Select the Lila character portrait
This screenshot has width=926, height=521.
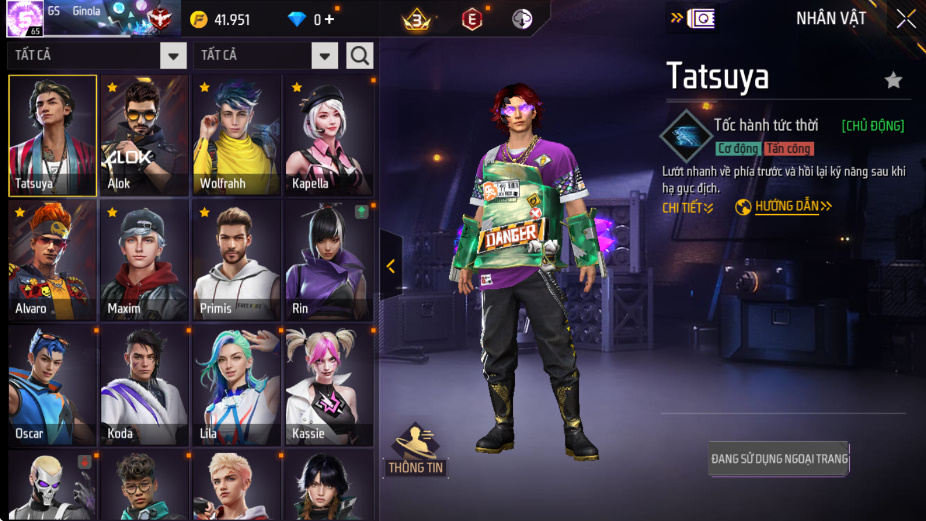click(x=236, y=385)
